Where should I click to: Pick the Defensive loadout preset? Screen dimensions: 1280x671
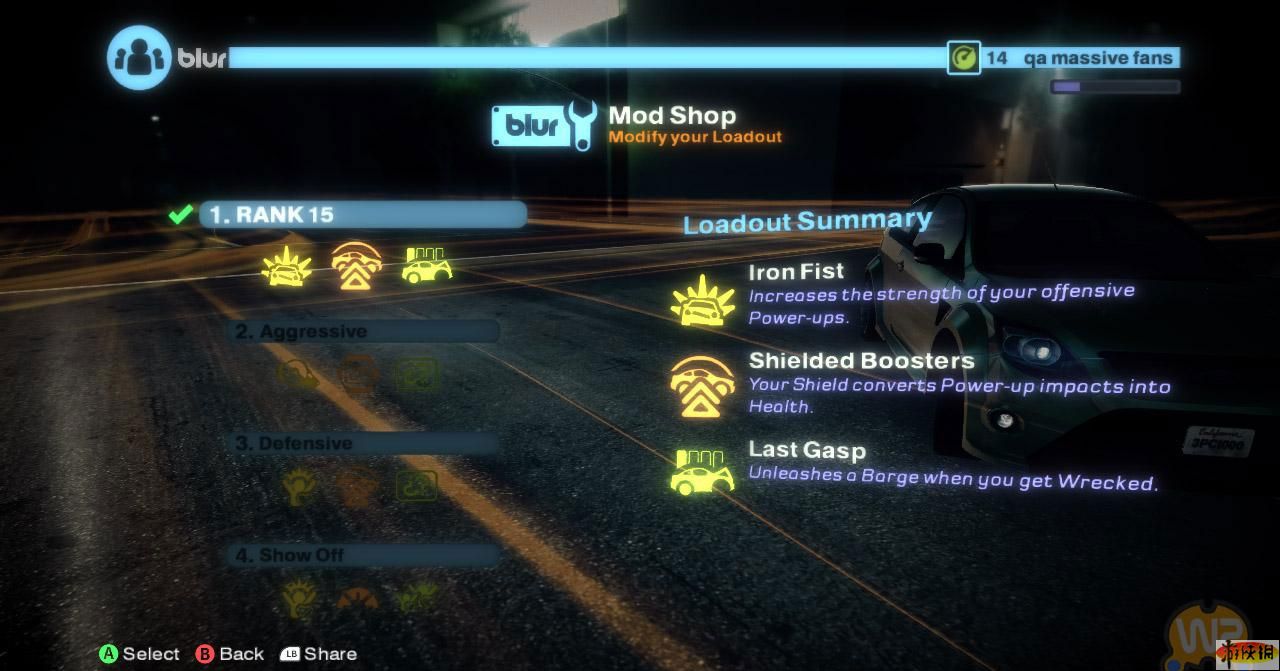click(x=366, y=444)
